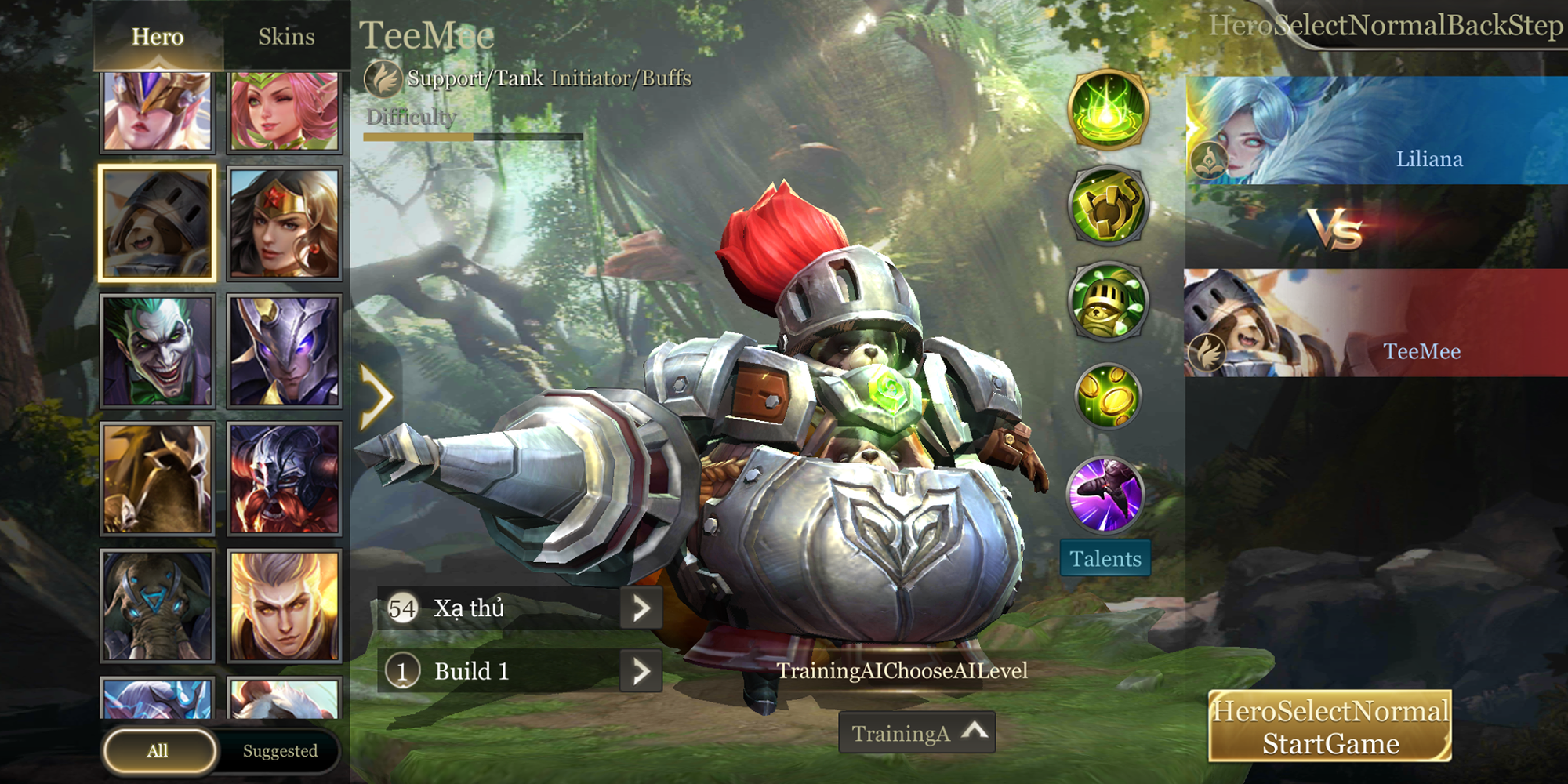Start the game with the gold button
1568x784 pixels.
[x=1330, y=727]
